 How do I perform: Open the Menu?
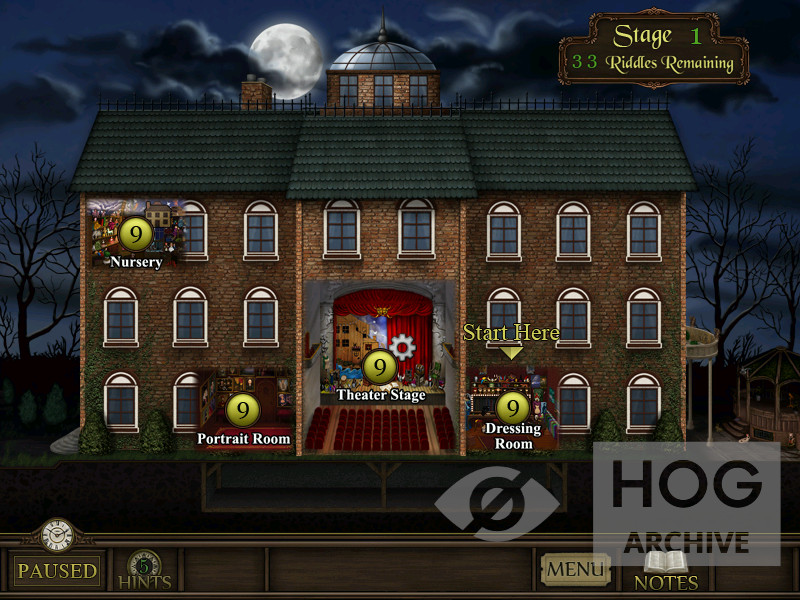point(575,570)
